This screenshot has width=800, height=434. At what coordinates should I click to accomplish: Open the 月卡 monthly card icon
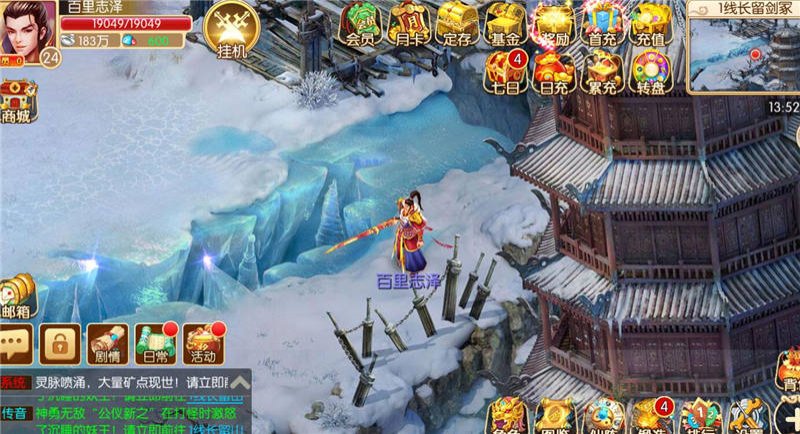tap(408, 24)
